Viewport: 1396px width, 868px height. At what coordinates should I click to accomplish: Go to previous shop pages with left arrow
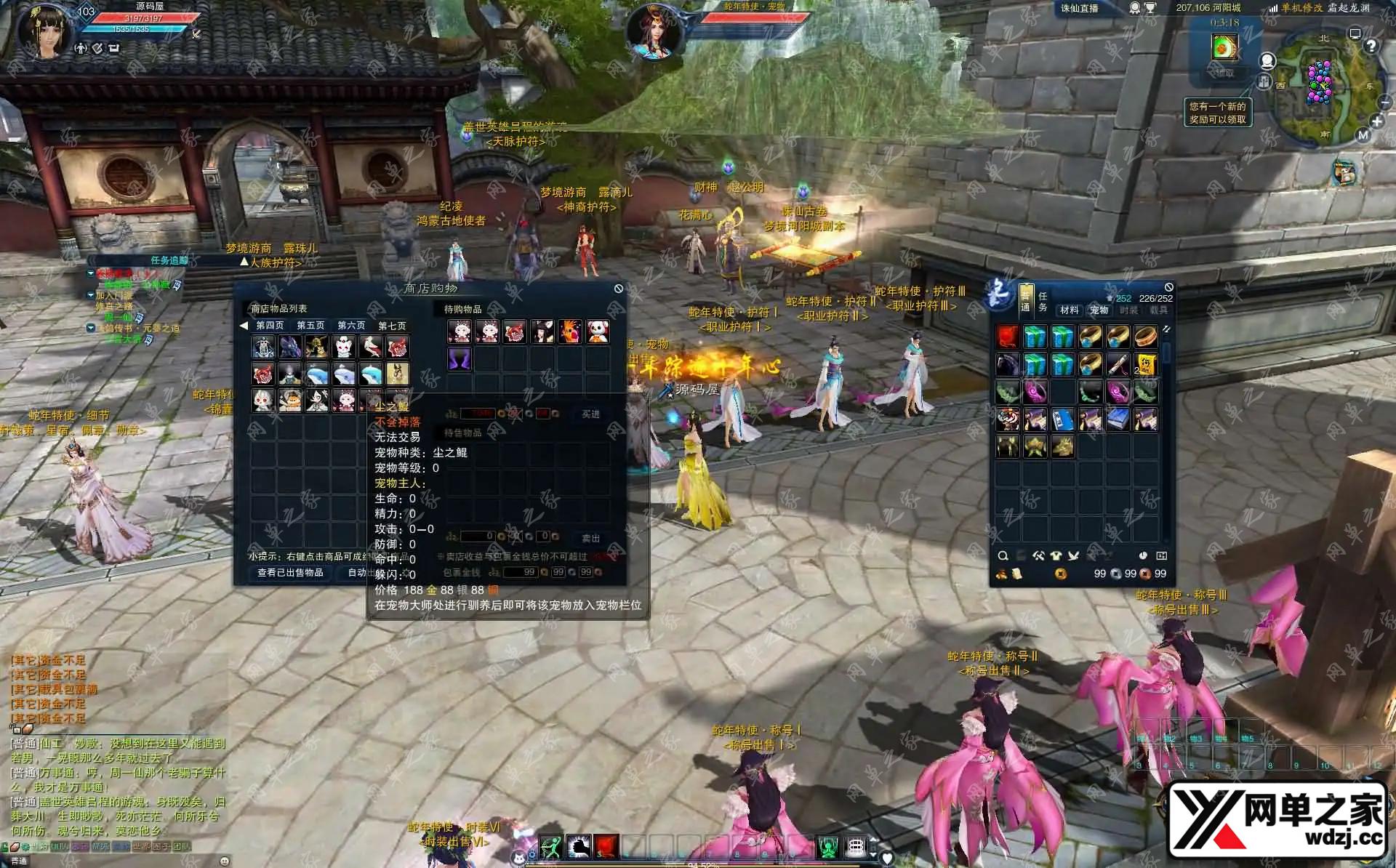(x=244, y=326)
